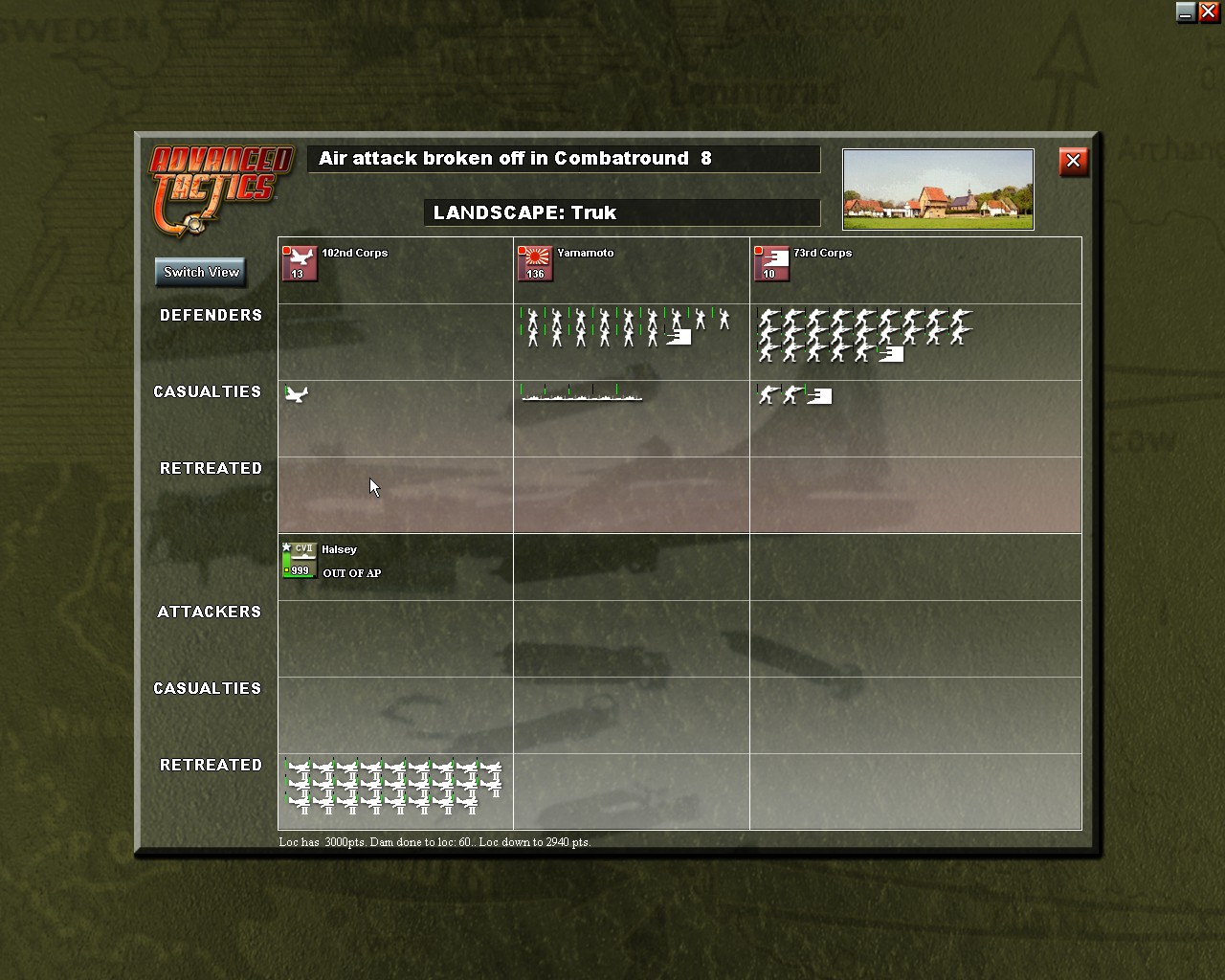Click the 999 strength value on Halsey's counter

(301, 570)
